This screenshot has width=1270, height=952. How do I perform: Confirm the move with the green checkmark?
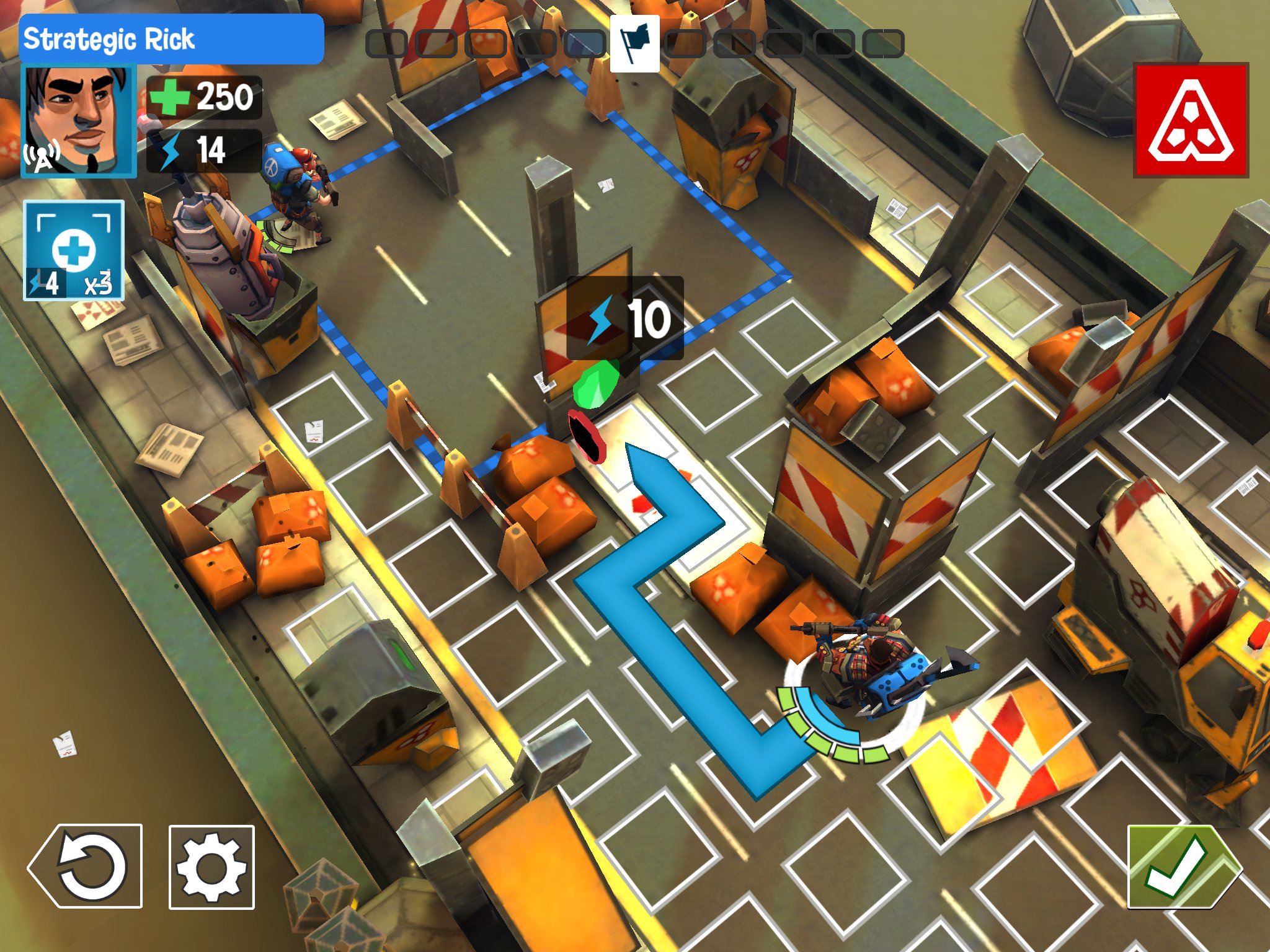pos(1184,866)
